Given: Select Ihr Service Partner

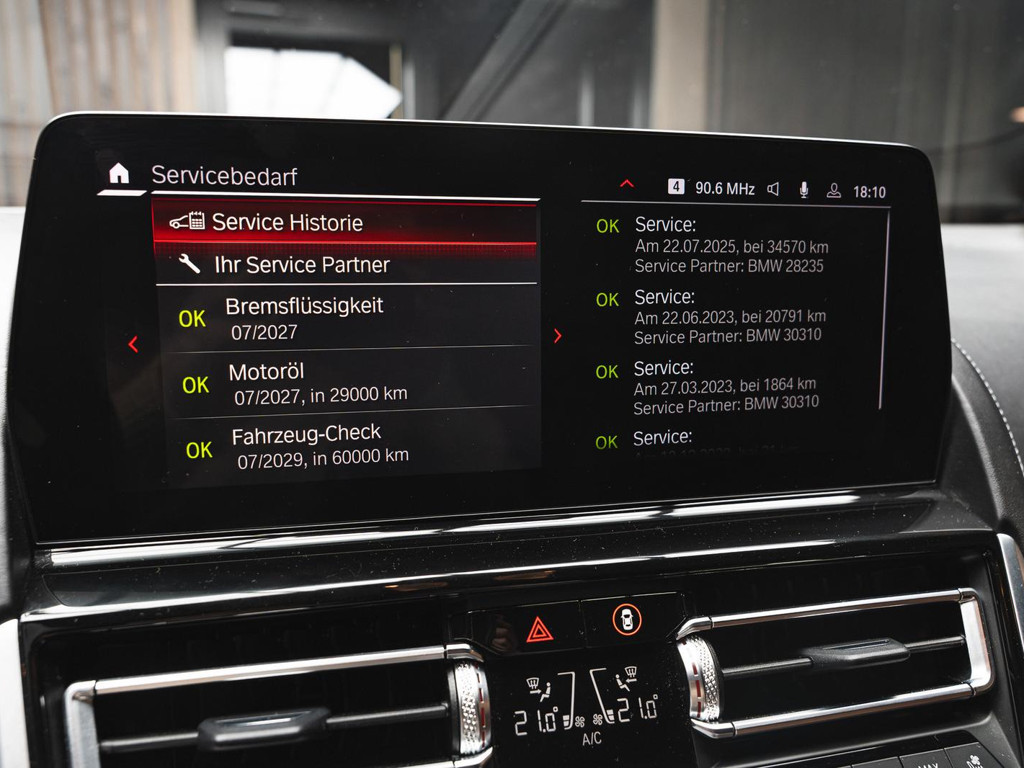Looking at the screenshot, I should pyautogui.click(x=345, y=265).
